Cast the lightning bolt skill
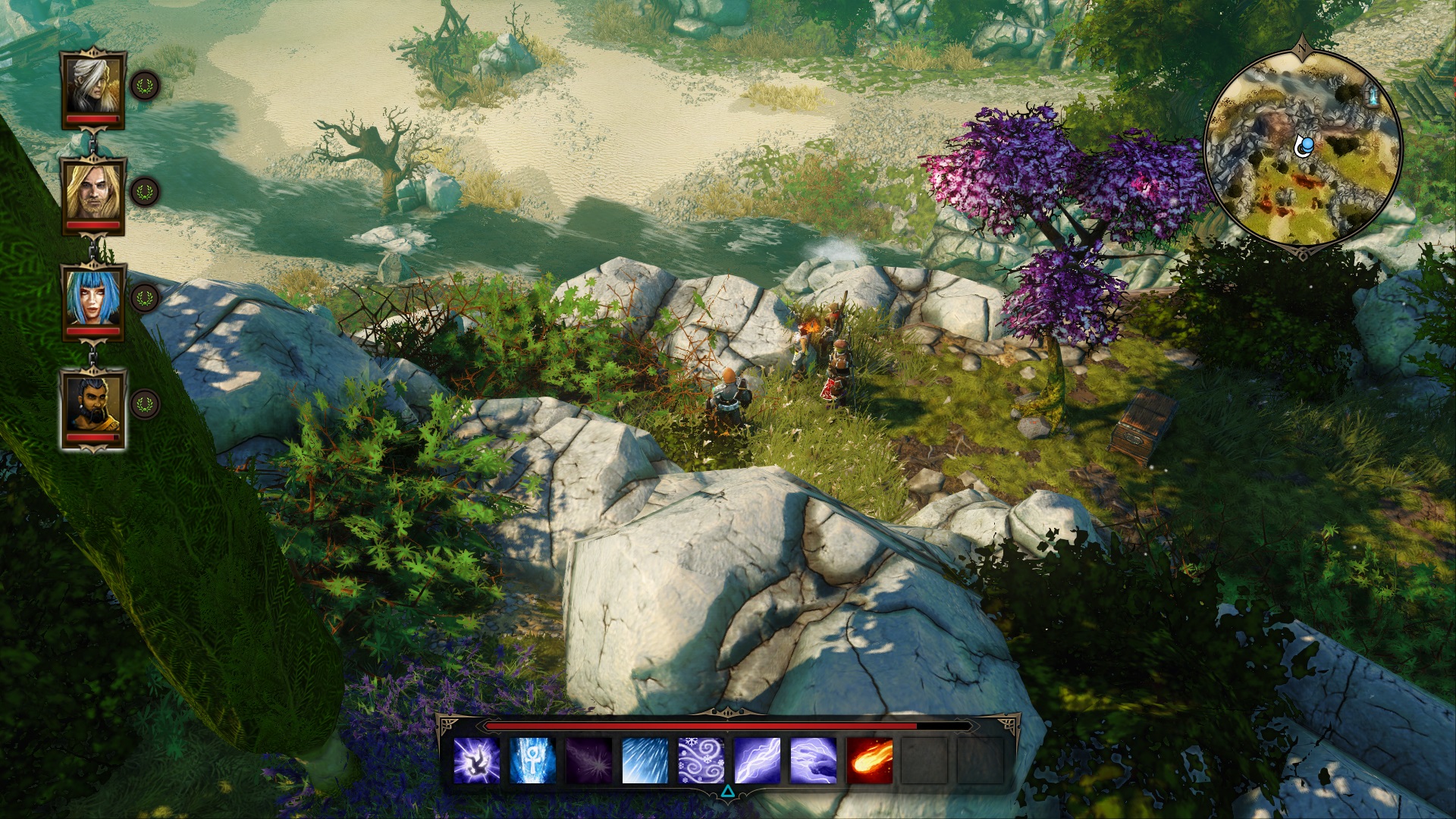 tap(758, 760)
